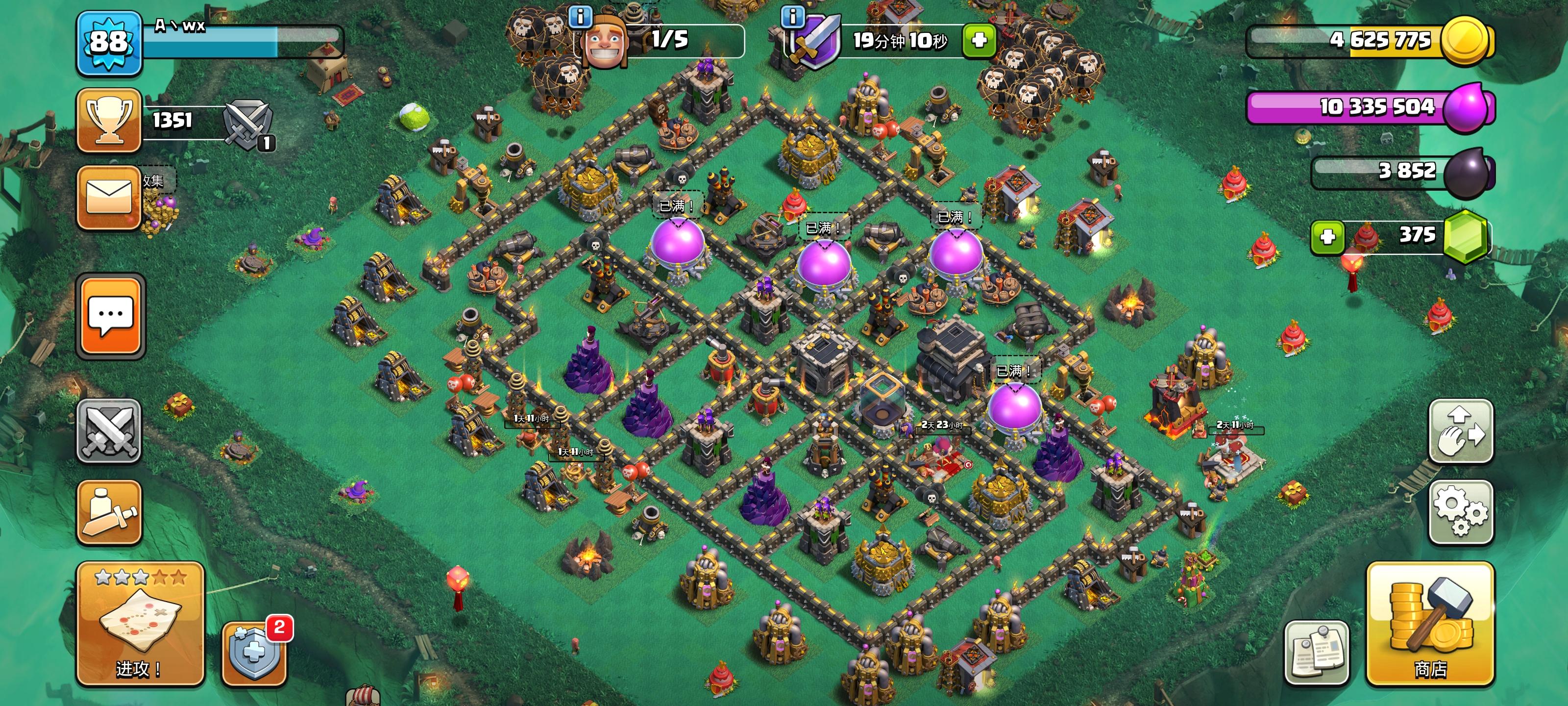Open player profile via level 88 badge
The image size is (1568, 706).
(x=109, y=43)
